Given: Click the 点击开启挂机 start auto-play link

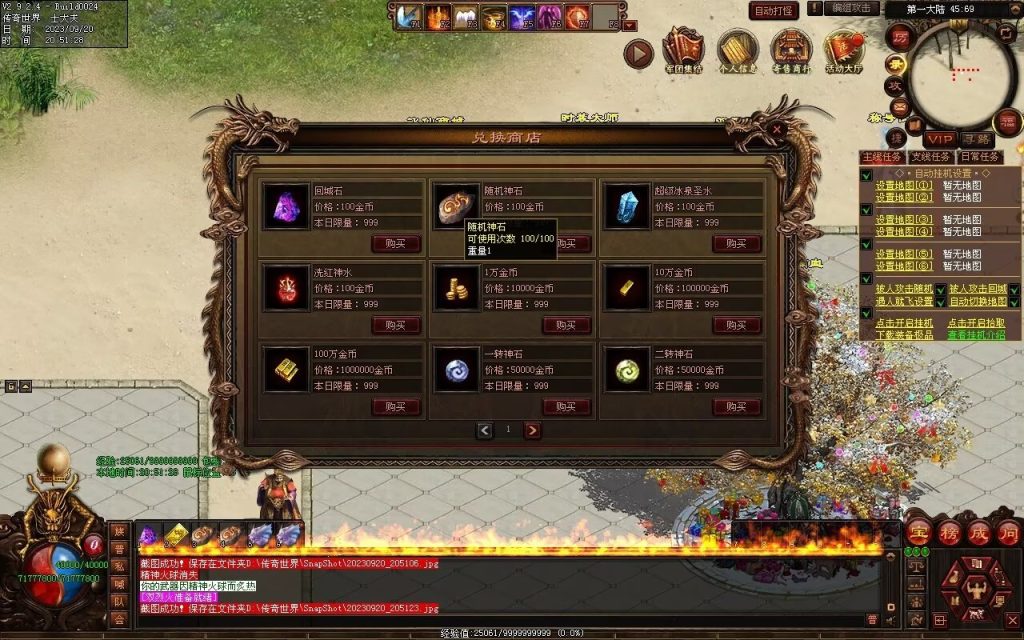Looking at the screenshot, I should point(904,323).
